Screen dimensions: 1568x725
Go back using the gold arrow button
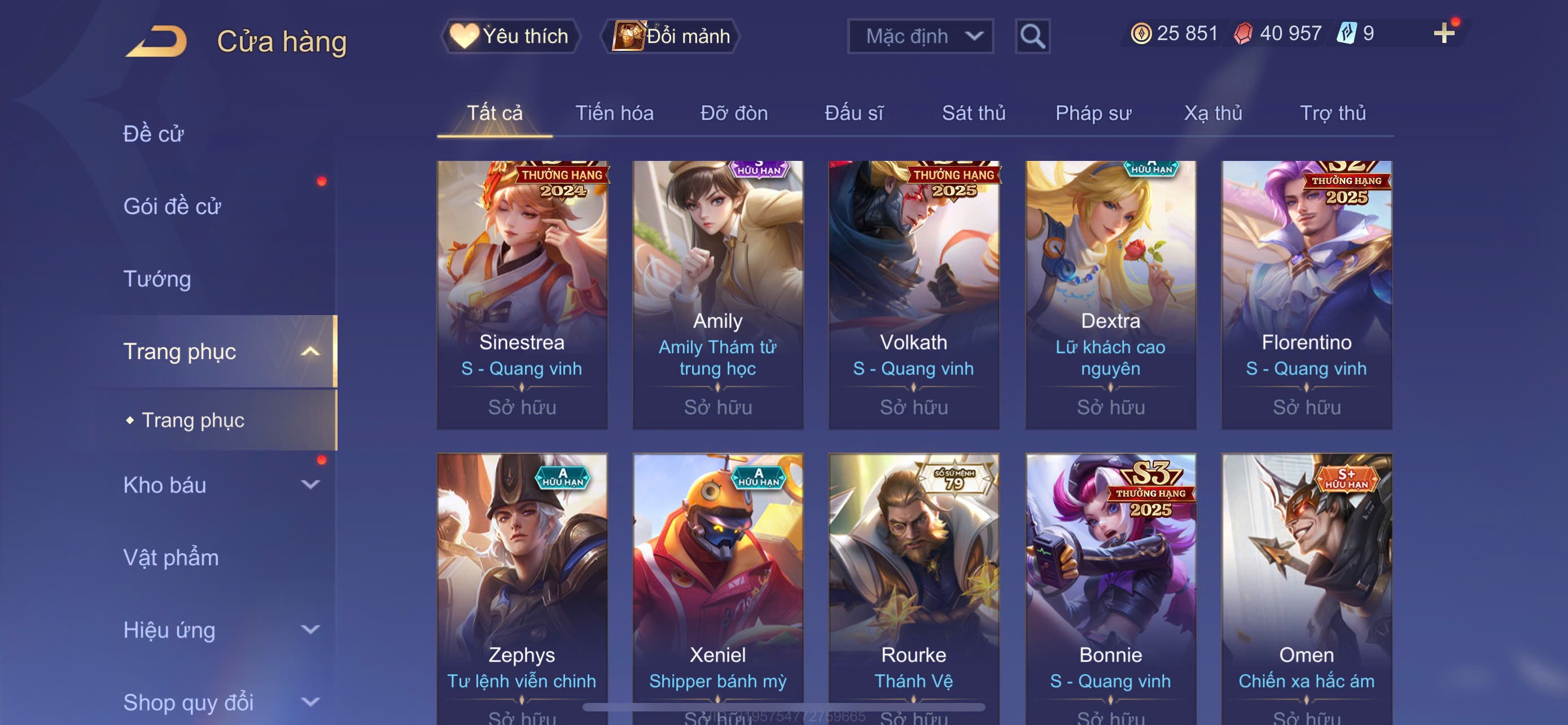[157, 41]
